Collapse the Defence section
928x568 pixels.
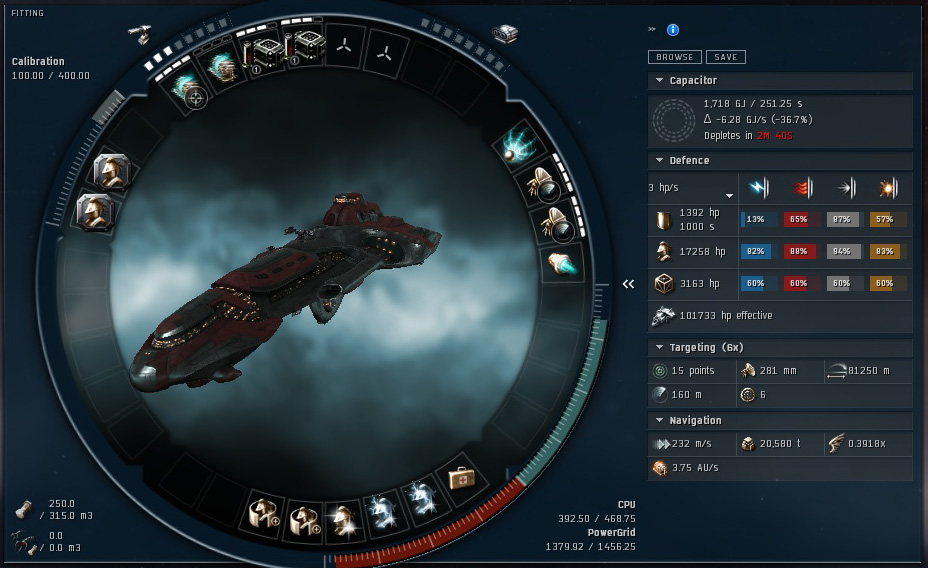point(659,160)
